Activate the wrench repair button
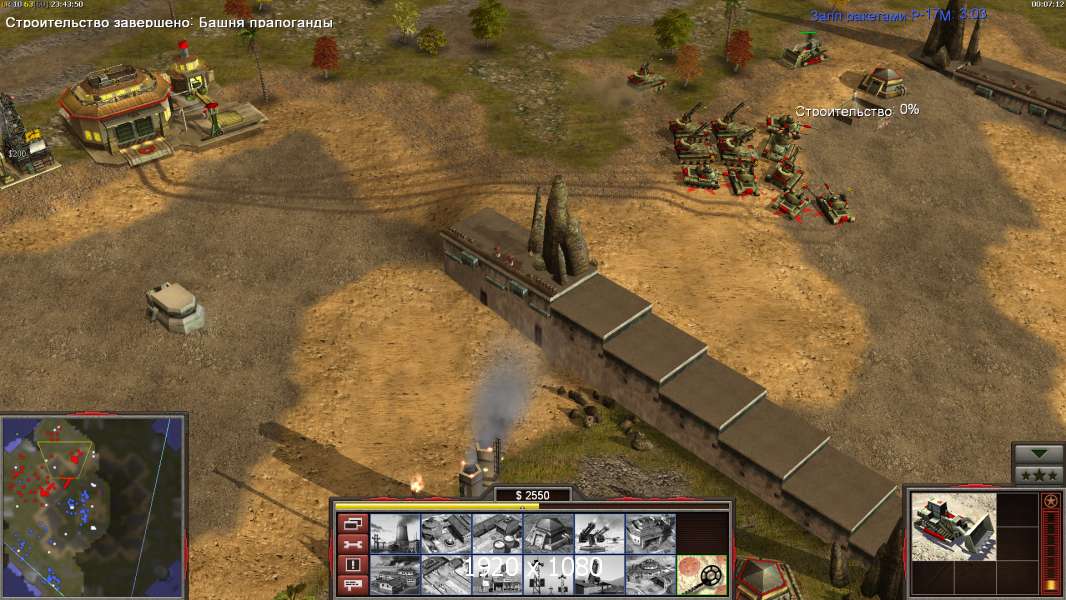This screenshot has width=1066, height=600. (353, 544)
